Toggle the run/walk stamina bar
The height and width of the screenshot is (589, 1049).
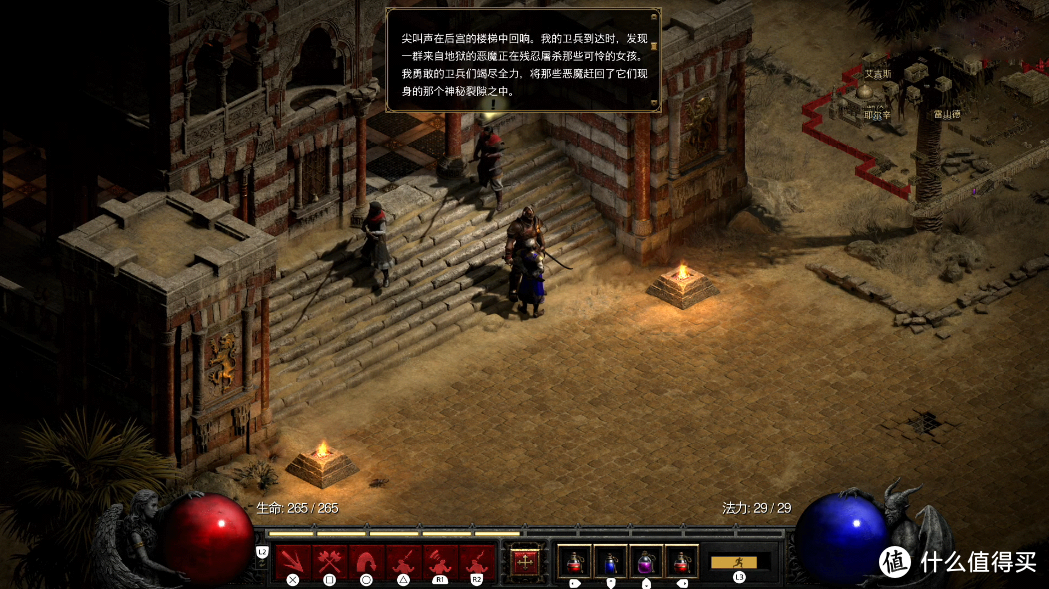740,562
